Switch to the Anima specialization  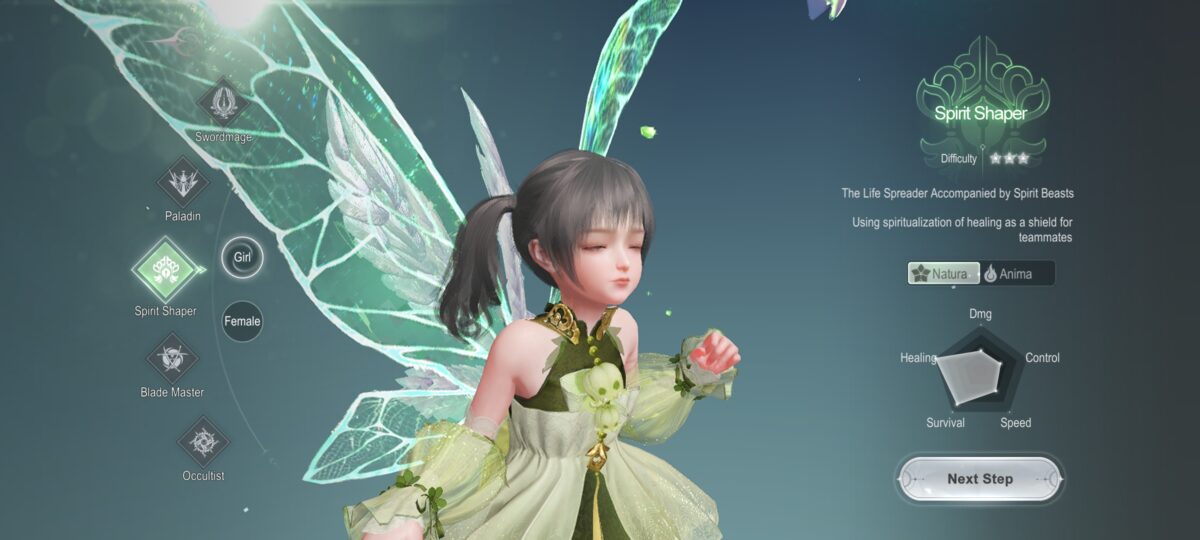1016,273
